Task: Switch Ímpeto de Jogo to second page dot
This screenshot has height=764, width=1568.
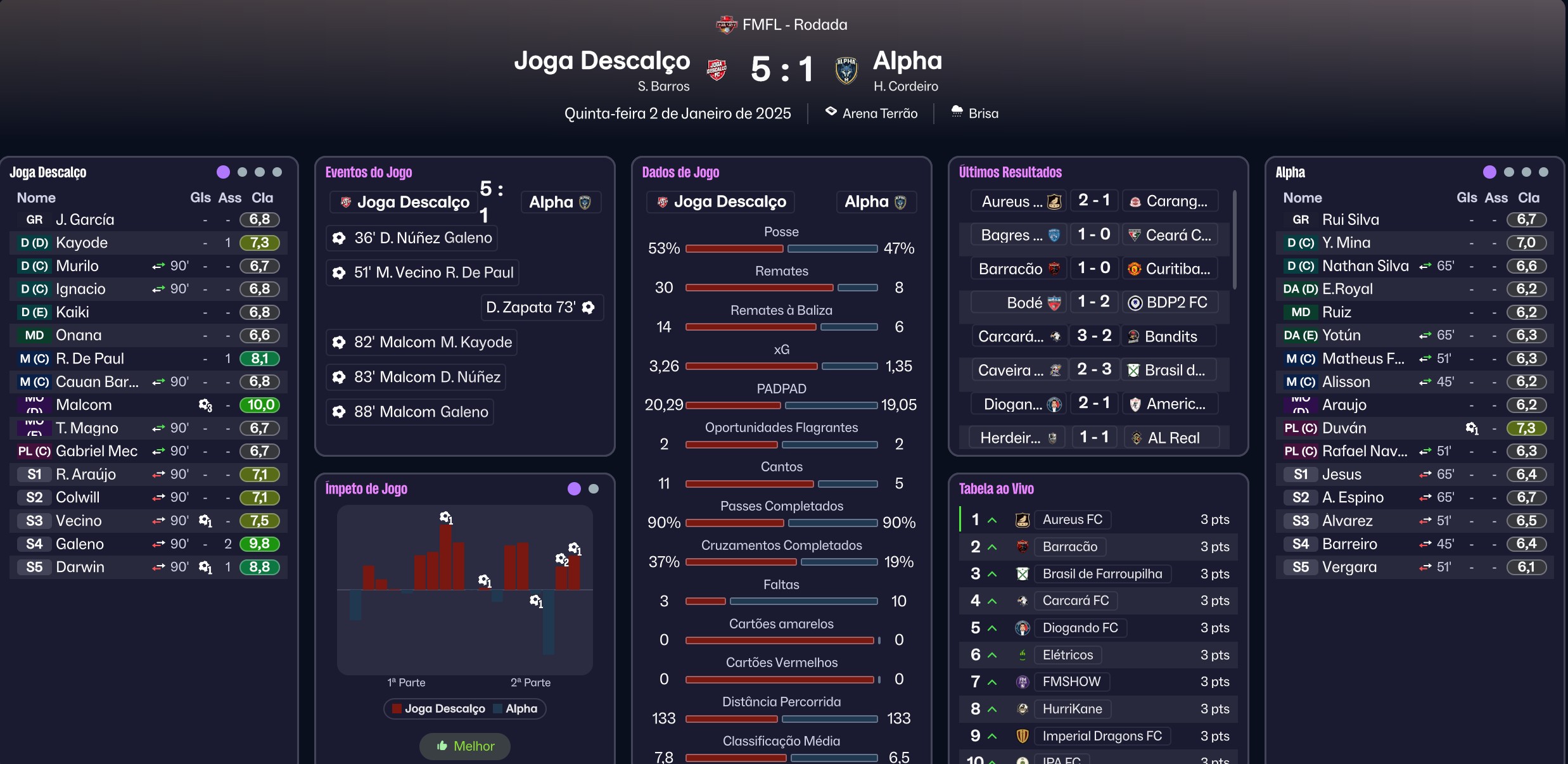Action: [594, 489]
